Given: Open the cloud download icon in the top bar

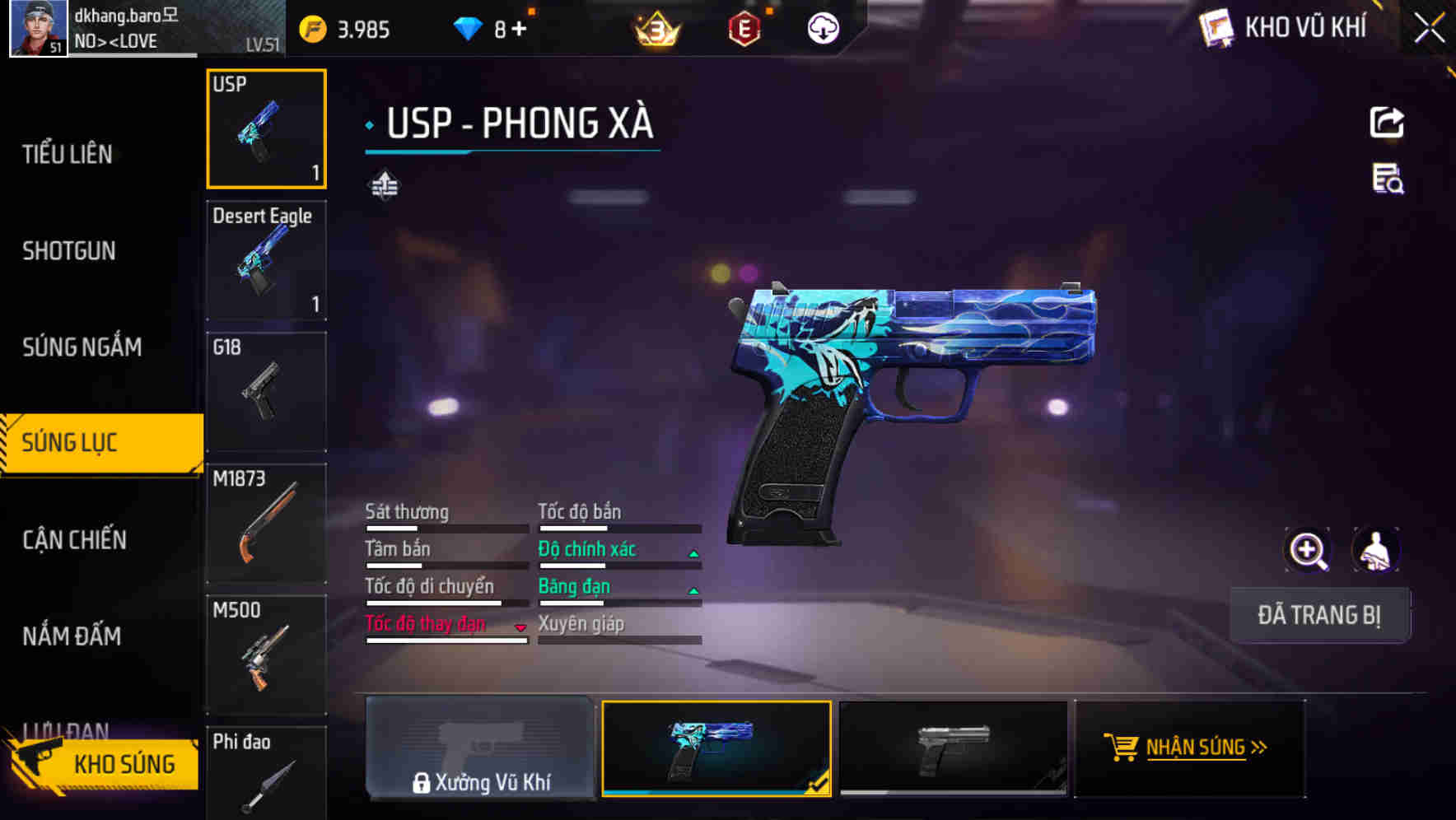Looking at the screenshot, I should point(822,28).
